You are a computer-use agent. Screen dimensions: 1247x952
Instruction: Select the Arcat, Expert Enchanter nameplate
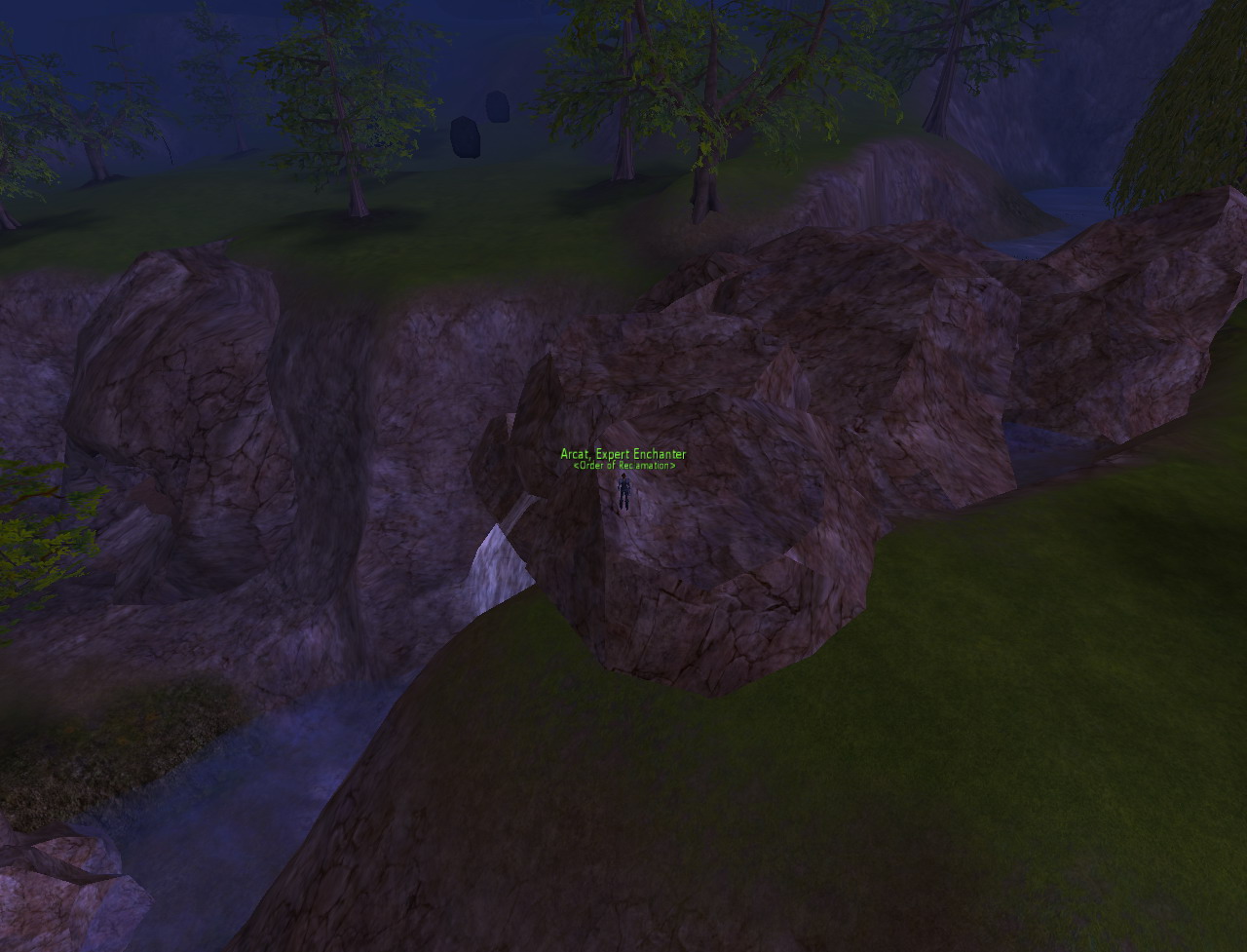[623, 454]
